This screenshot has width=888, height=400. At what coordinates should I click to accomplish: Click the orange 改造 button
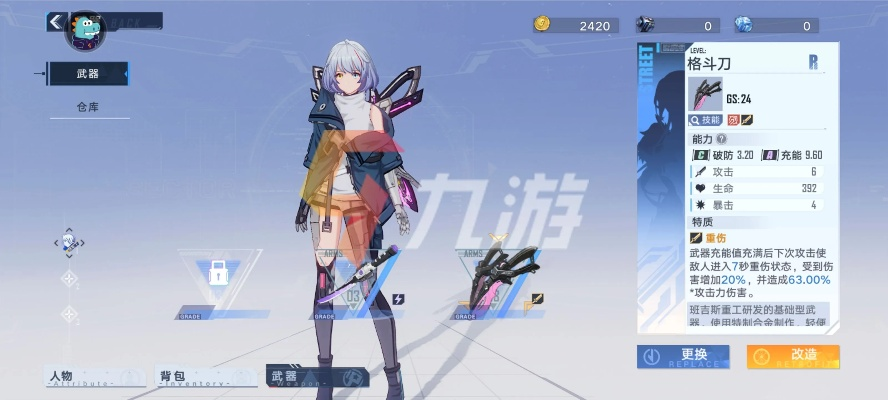[x=793, y=356]
